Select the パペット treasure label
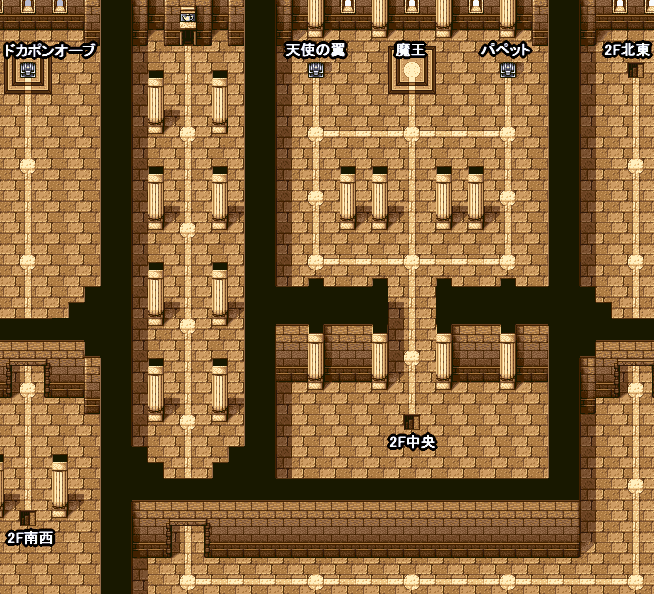The width and height of the screenshot is (654, 594). (x=506, y=50)
